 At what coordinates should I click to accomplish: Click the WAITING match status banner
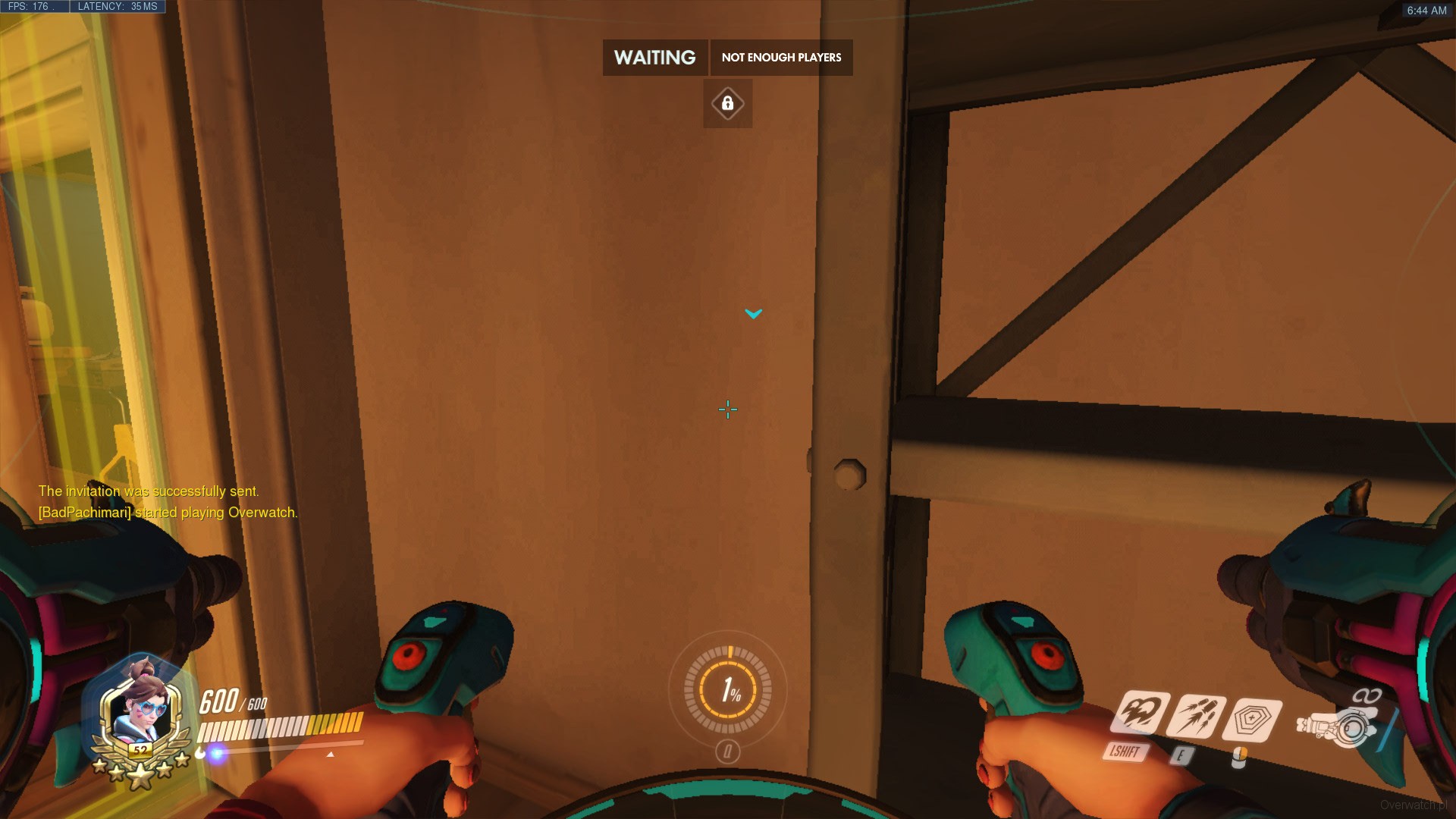(x=654, y=58)
